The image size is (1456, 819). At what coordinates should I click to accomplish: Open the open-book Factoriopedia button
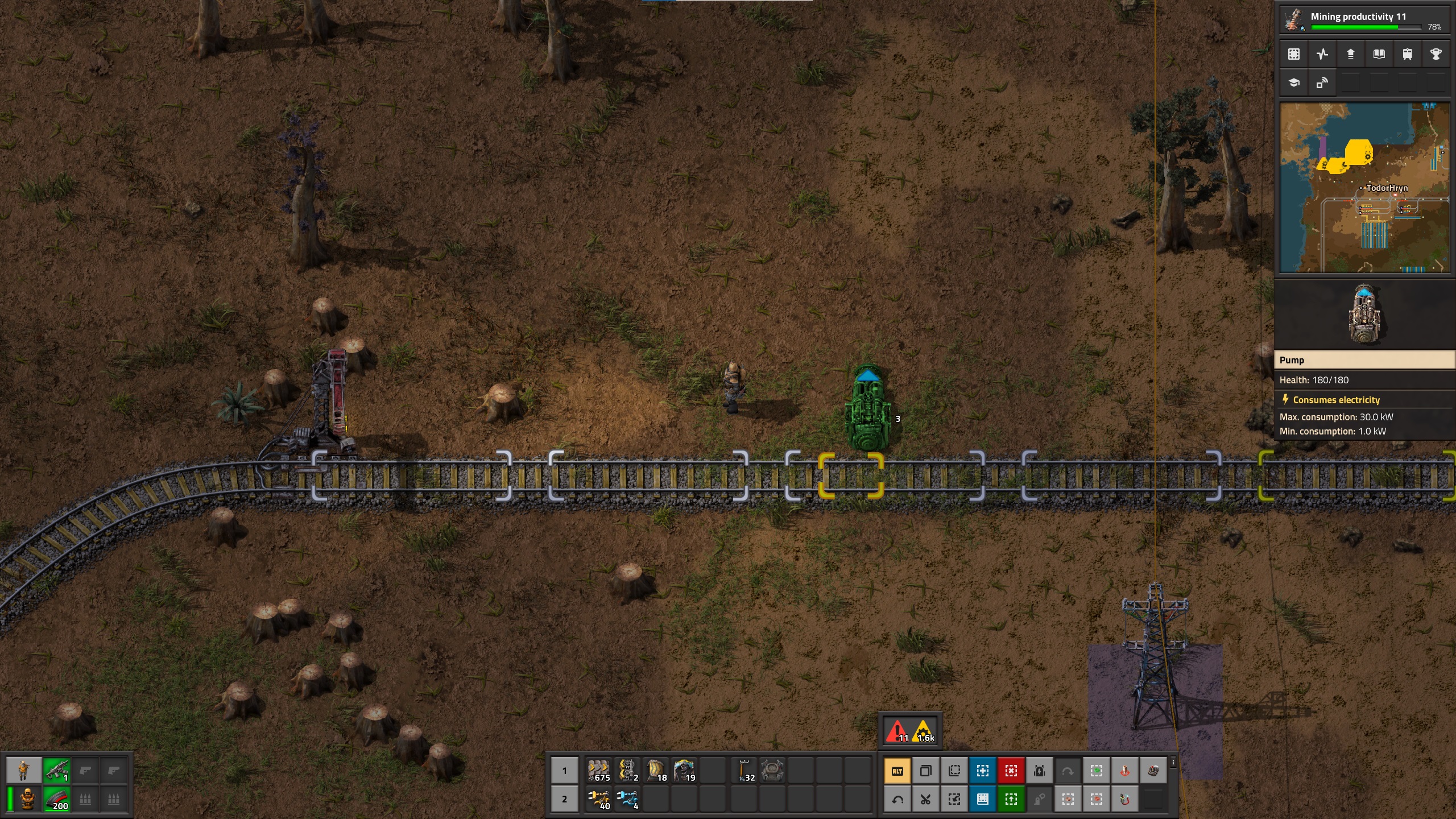pyautogui.click(x=1379, y=54)
